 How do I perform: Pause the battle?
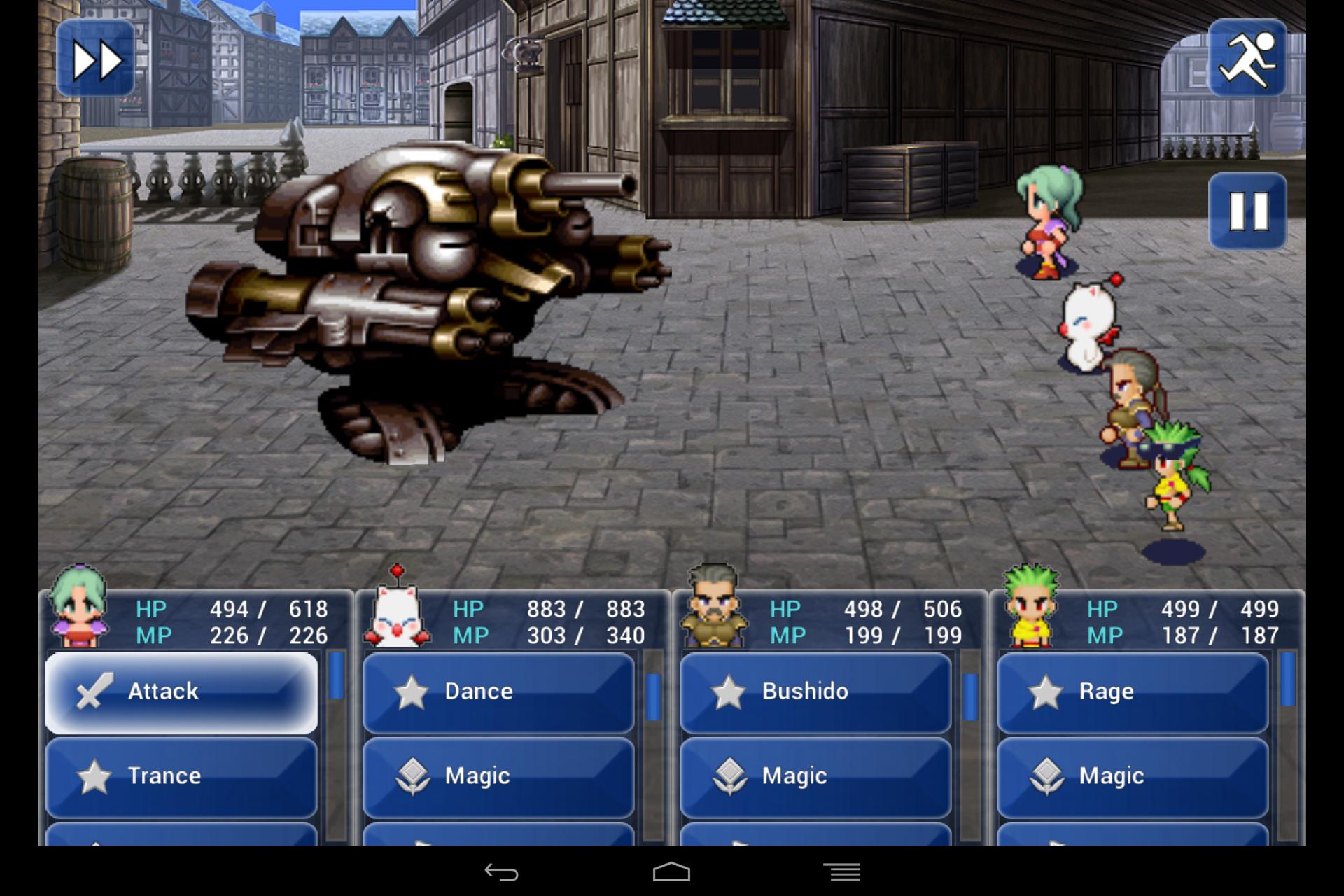click(1247, 211)
